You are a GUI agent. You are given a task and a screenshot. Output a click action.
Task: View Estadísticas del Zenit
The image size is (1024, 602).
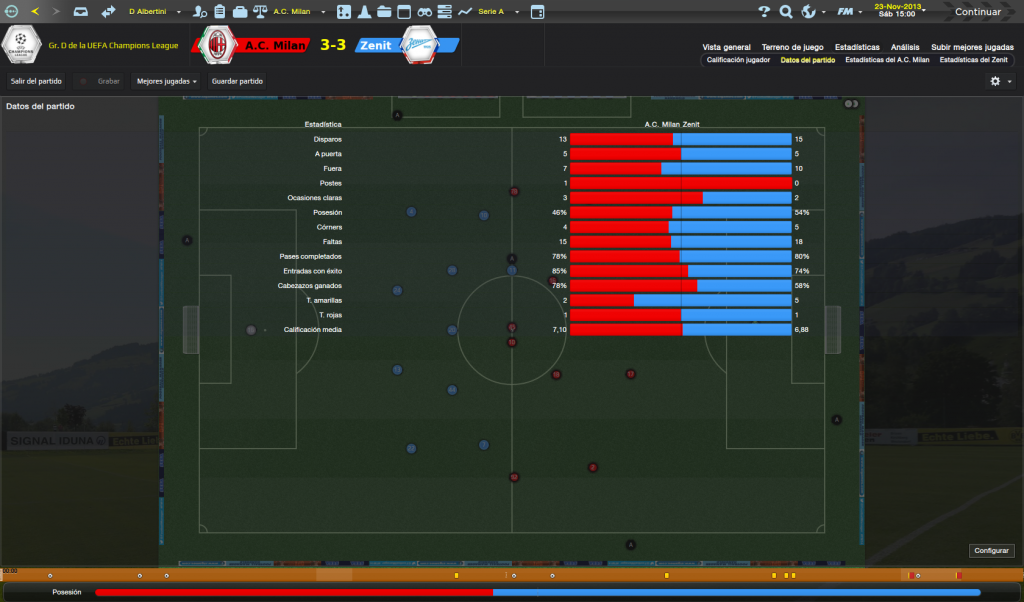tap(973, 60)
